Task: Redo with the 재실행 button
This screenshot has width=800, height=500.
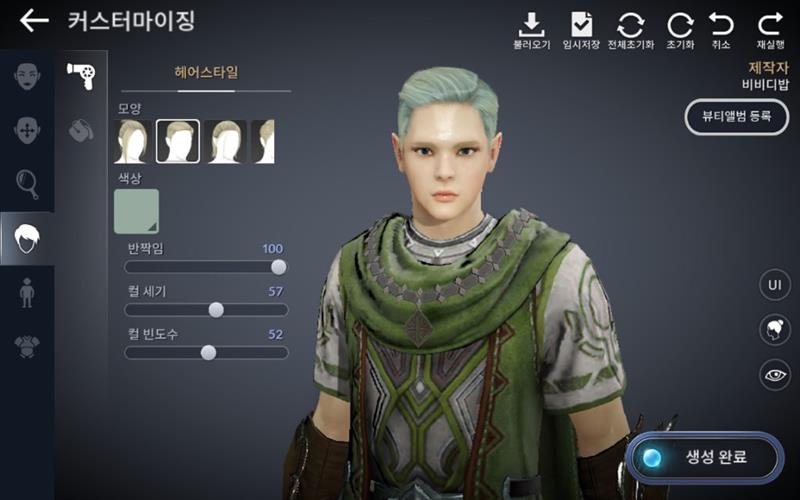Action: [x=769, y=30]
